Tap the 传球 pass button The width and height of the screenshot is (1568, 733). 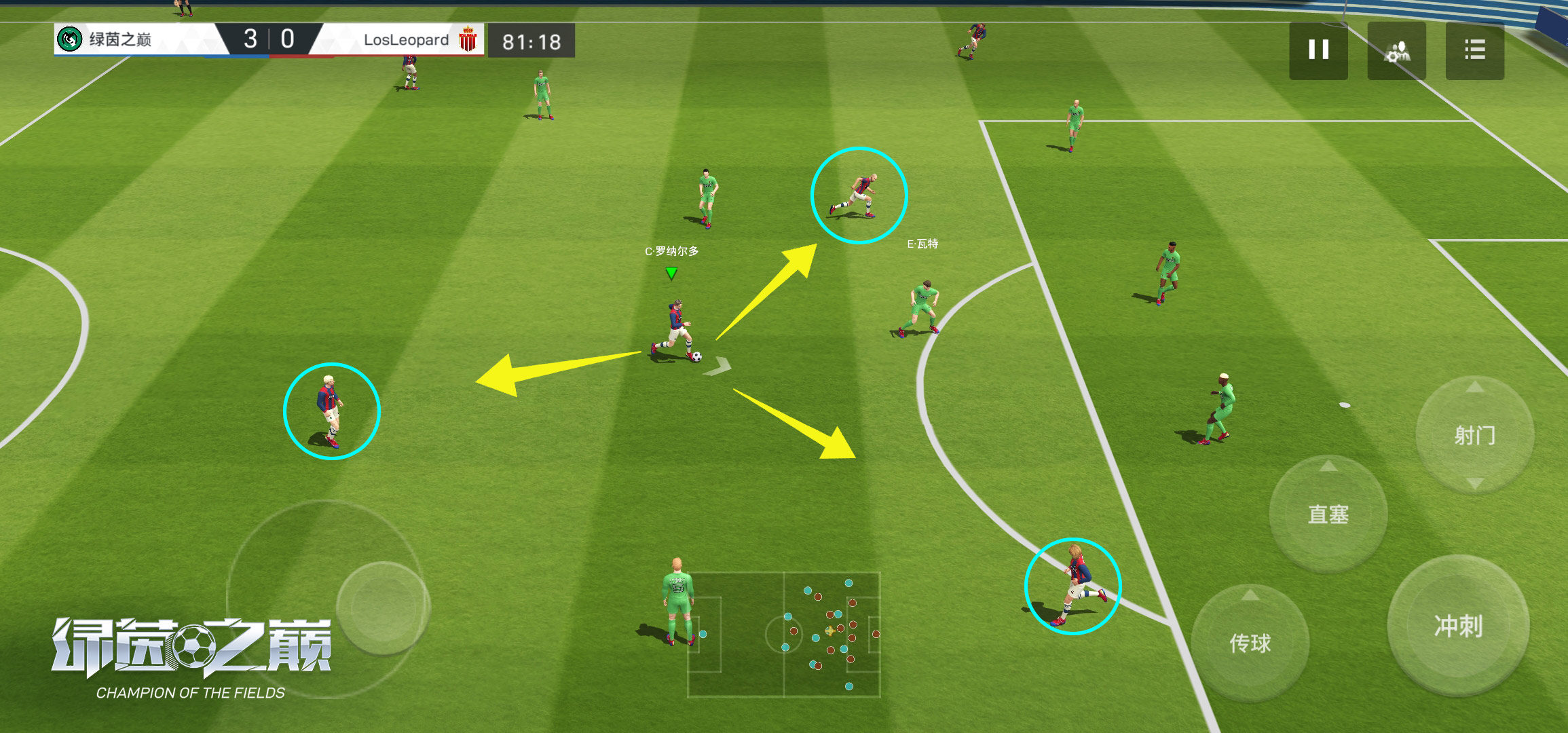pos(1250,643)
